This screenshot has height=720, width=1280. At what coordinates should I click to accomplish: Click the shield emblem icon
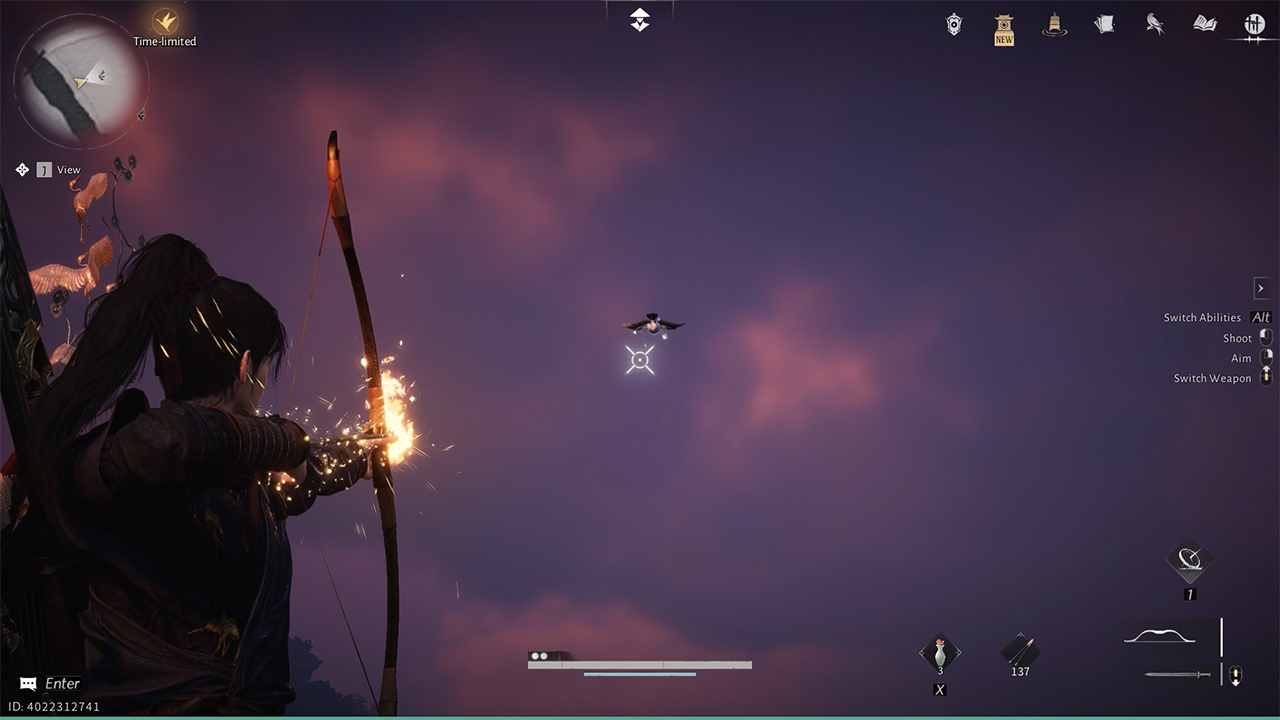coord(954,25)
